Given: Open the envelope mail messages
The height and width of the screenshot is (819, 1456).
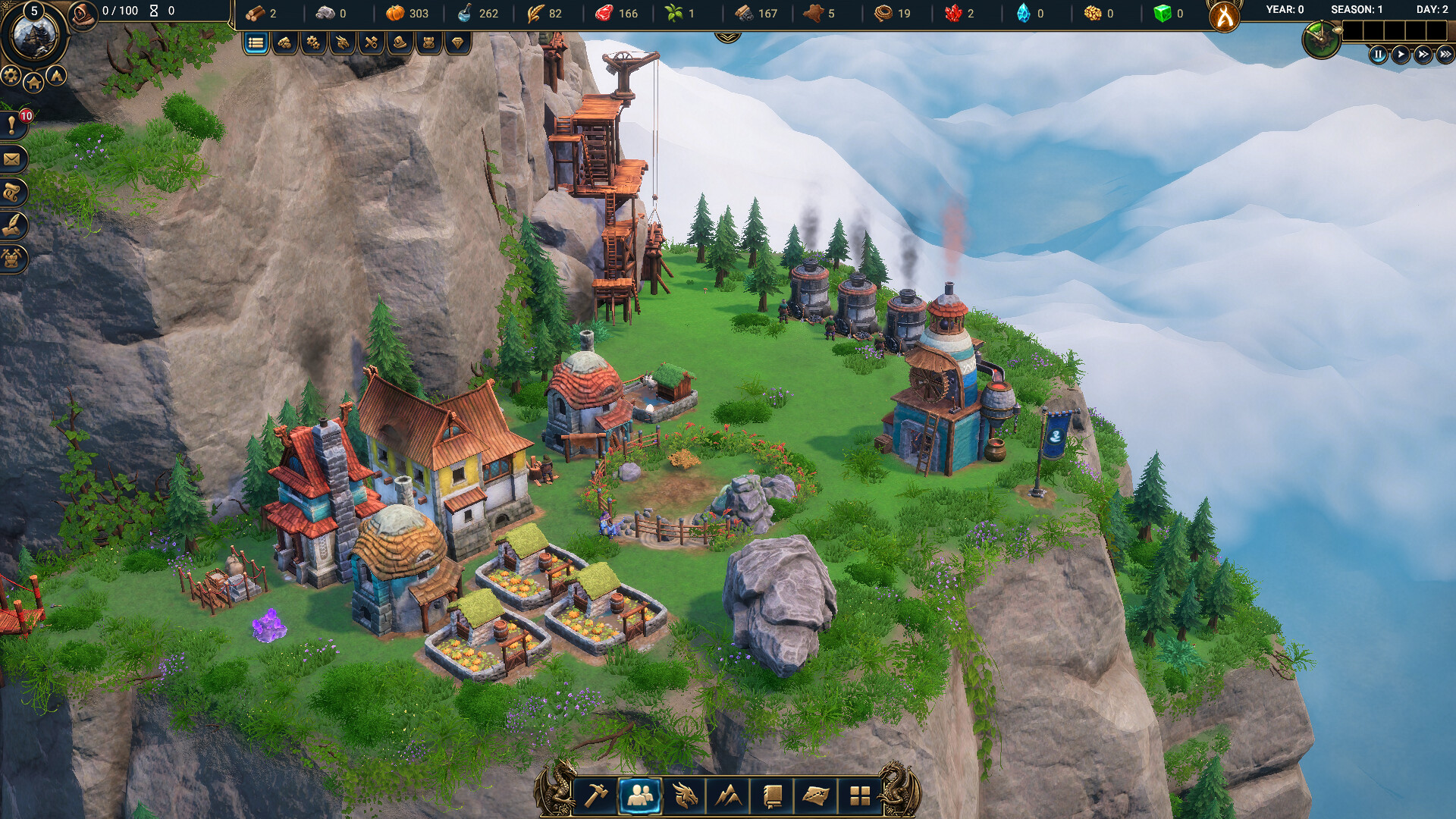Looking at the screenshot, I should 12,159.
